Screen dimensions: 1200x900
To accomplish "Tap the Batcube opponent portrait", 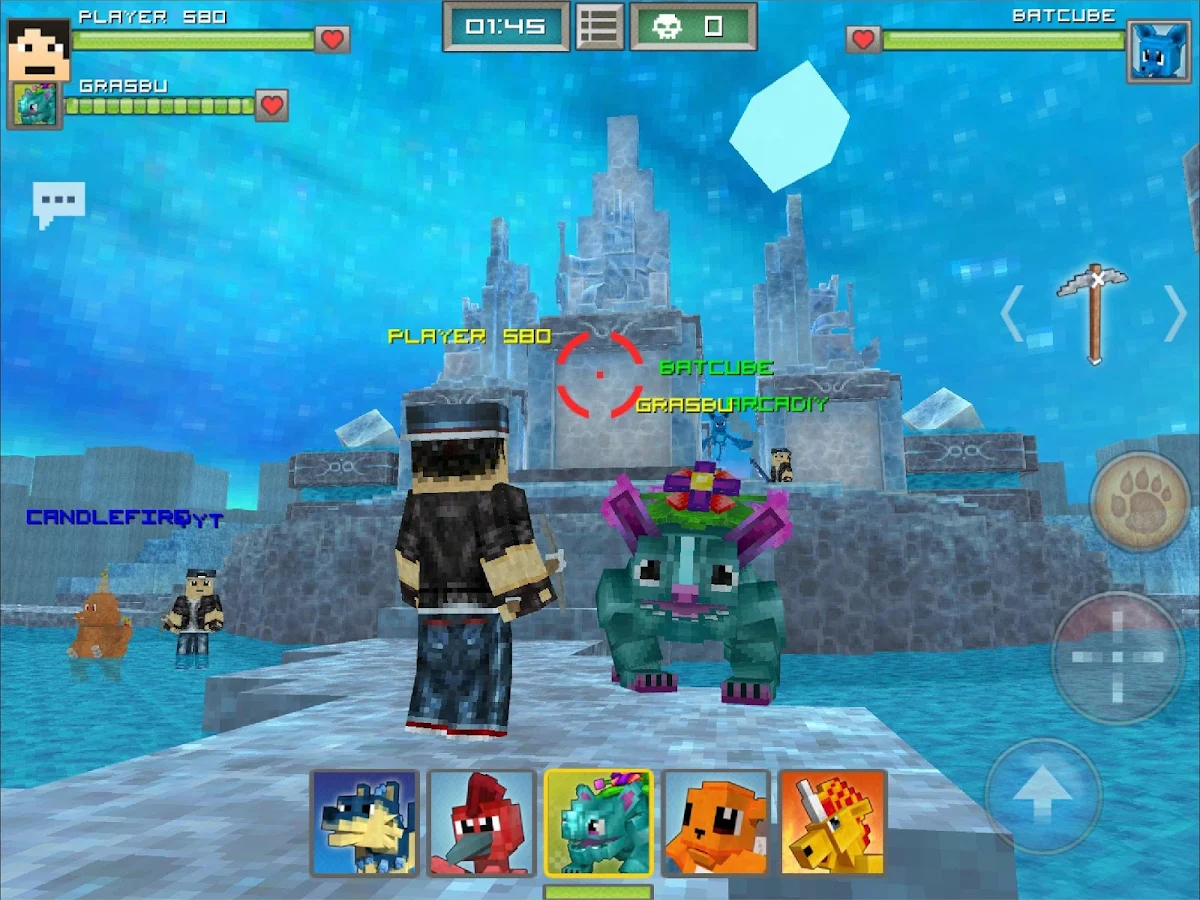I will (1159, 50).
